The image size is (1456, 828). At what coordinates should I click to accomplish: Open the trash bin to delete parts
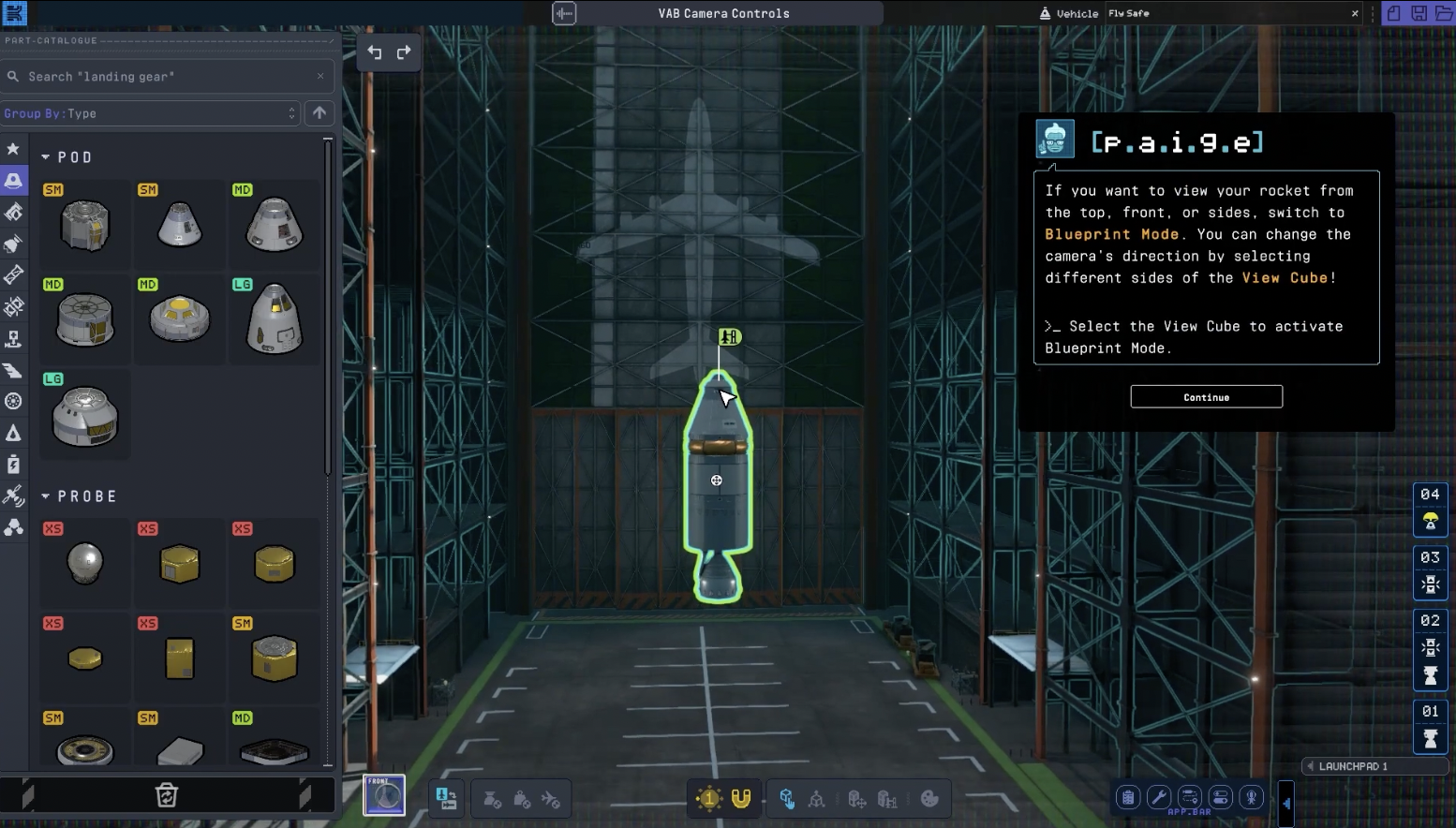pos(166,795)
